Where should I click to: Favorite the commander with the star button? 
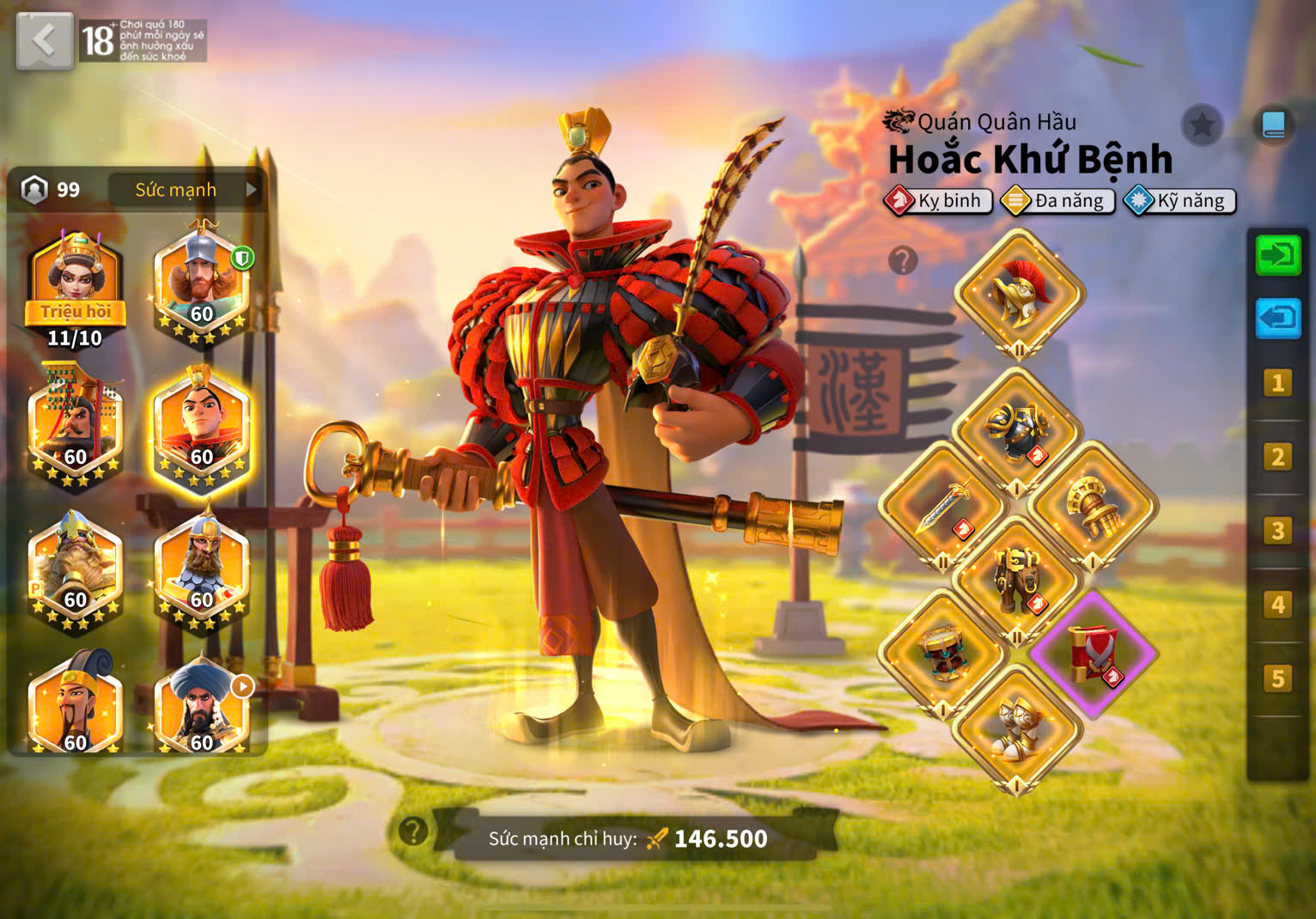click(x=1202, y=126)
